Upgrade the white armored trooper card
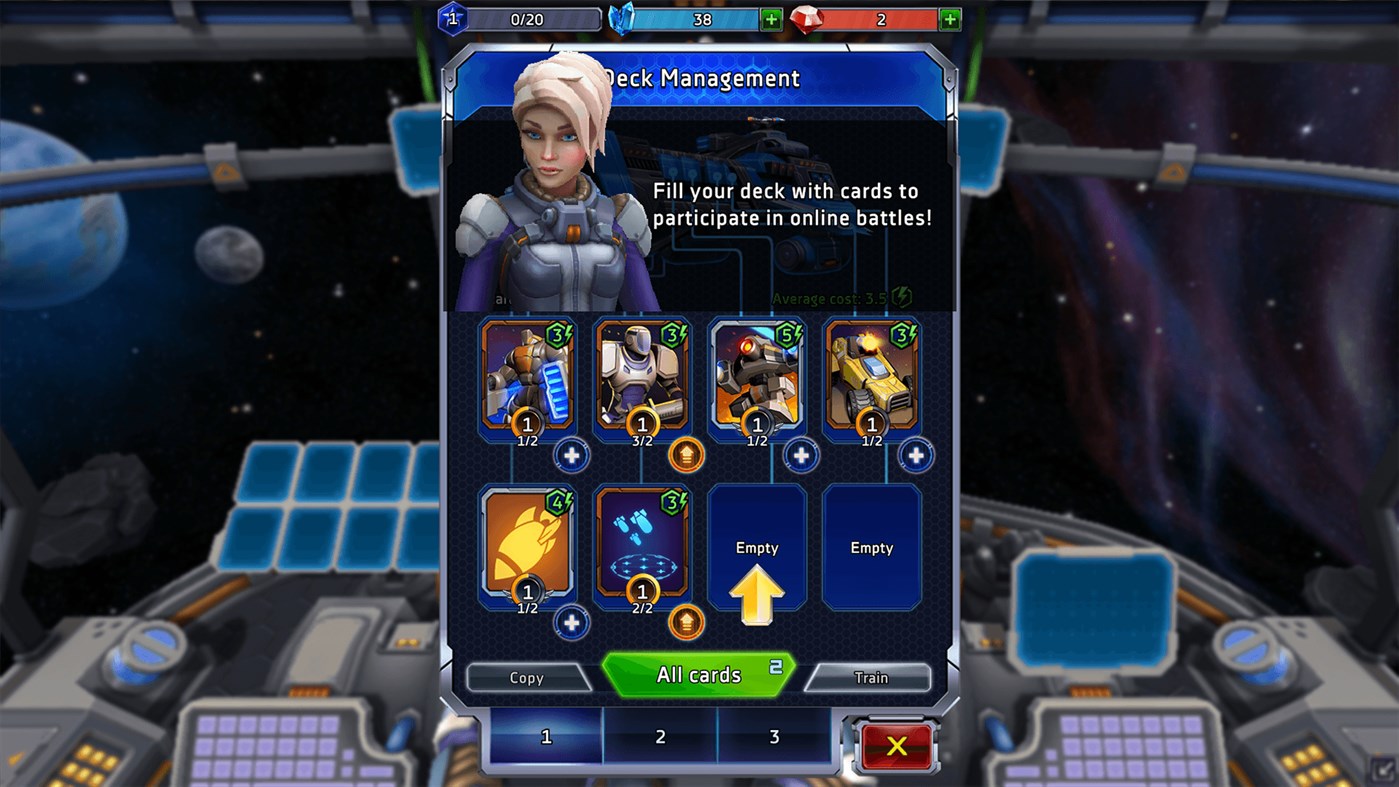This screenshot has width=1399, height=787. tap(686, 455)
